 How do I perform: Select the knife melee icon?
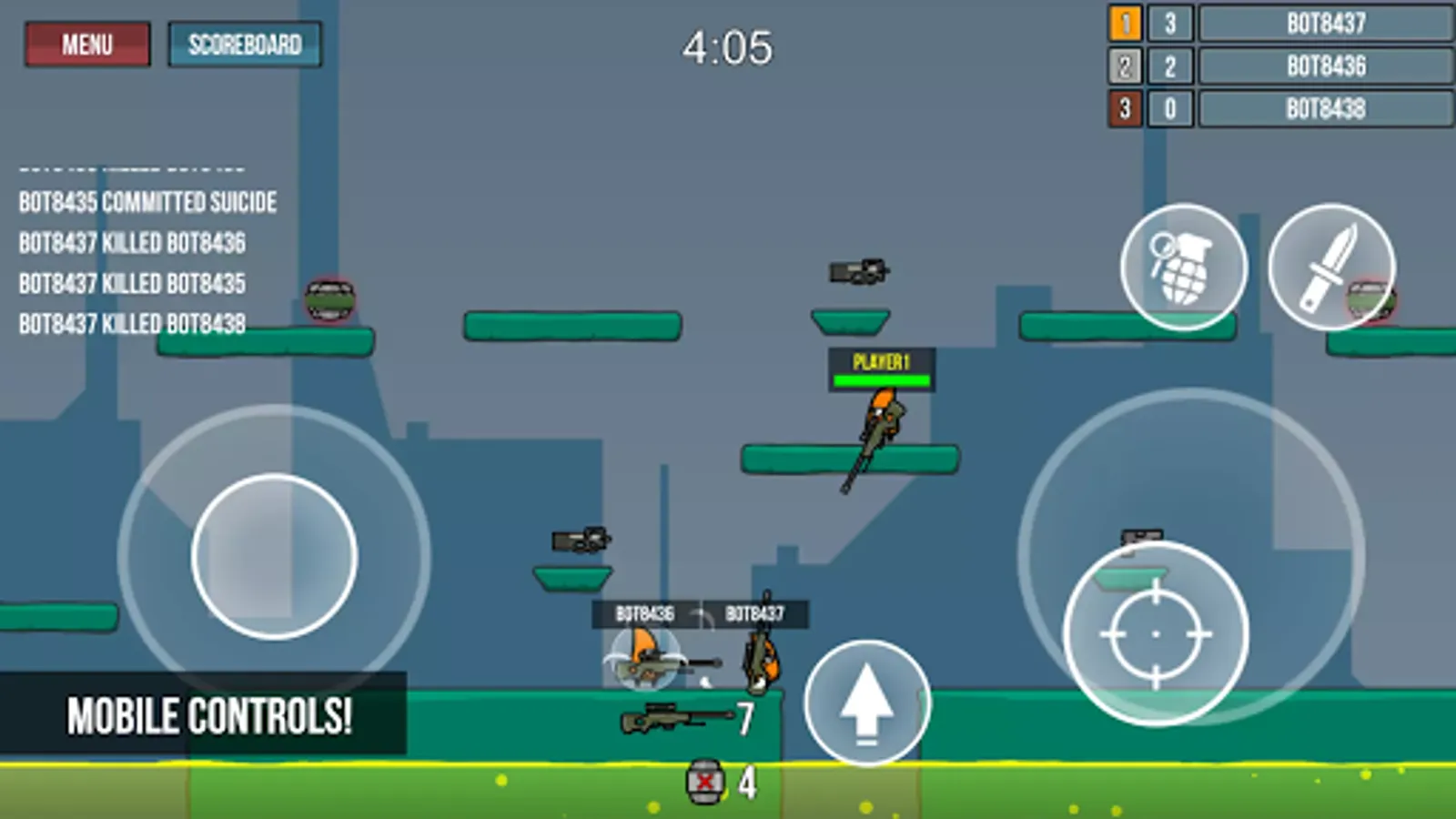pyautogui.click(x=1332, y=267)
